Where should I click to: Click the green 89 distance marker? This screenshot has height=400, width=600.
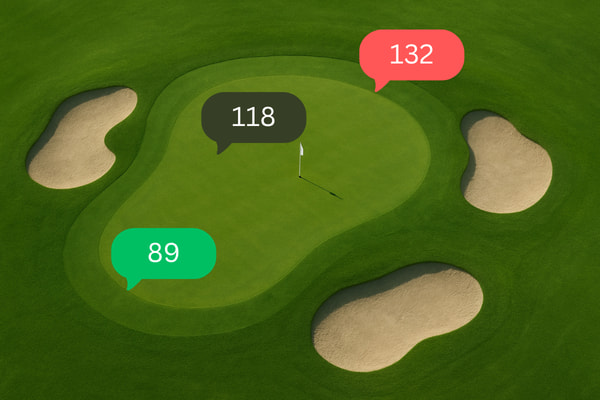pos(163,253)
